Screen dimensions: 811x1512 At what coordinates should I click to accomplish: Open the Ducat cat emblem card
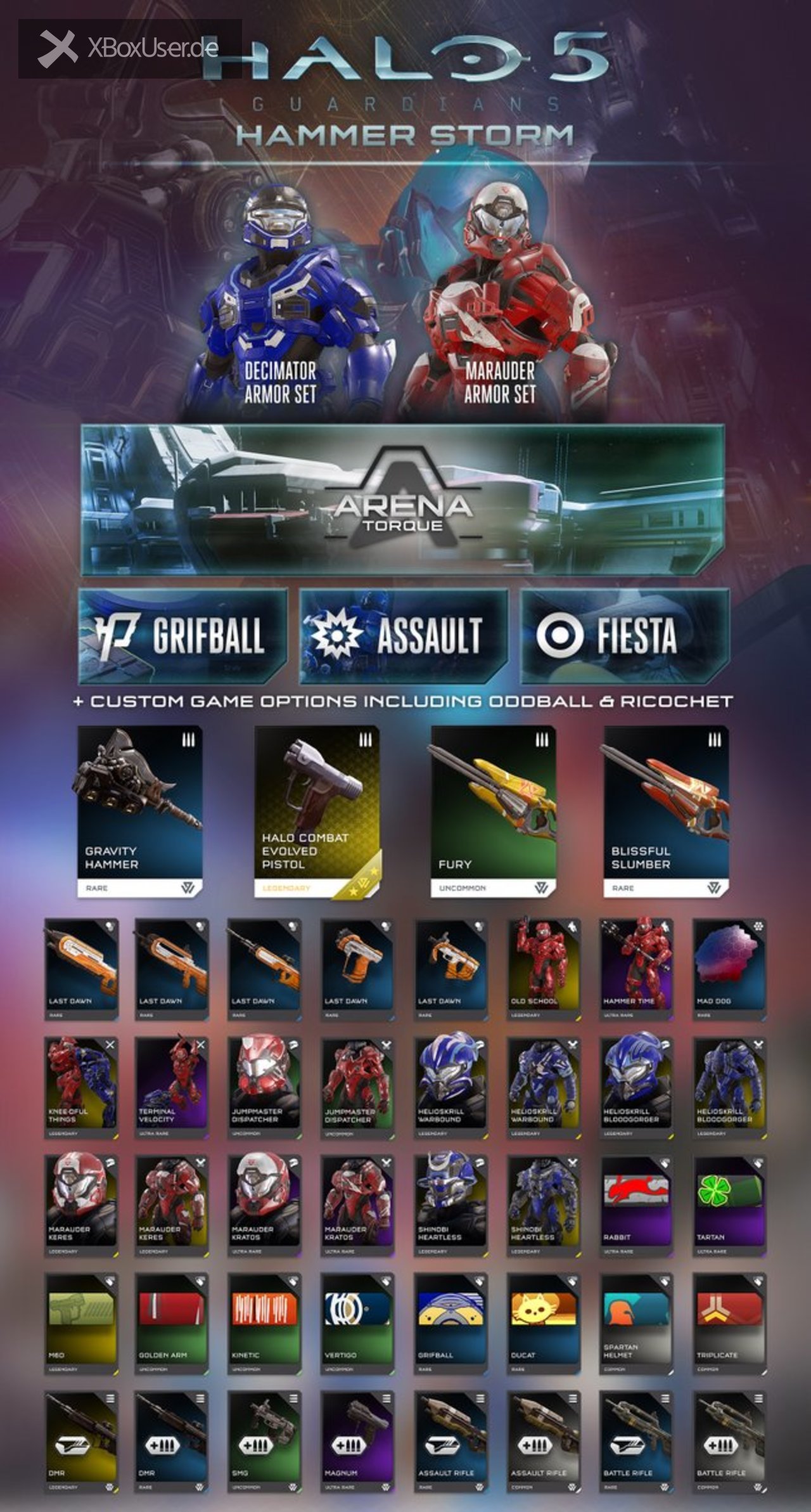(x=543, y=1323)
